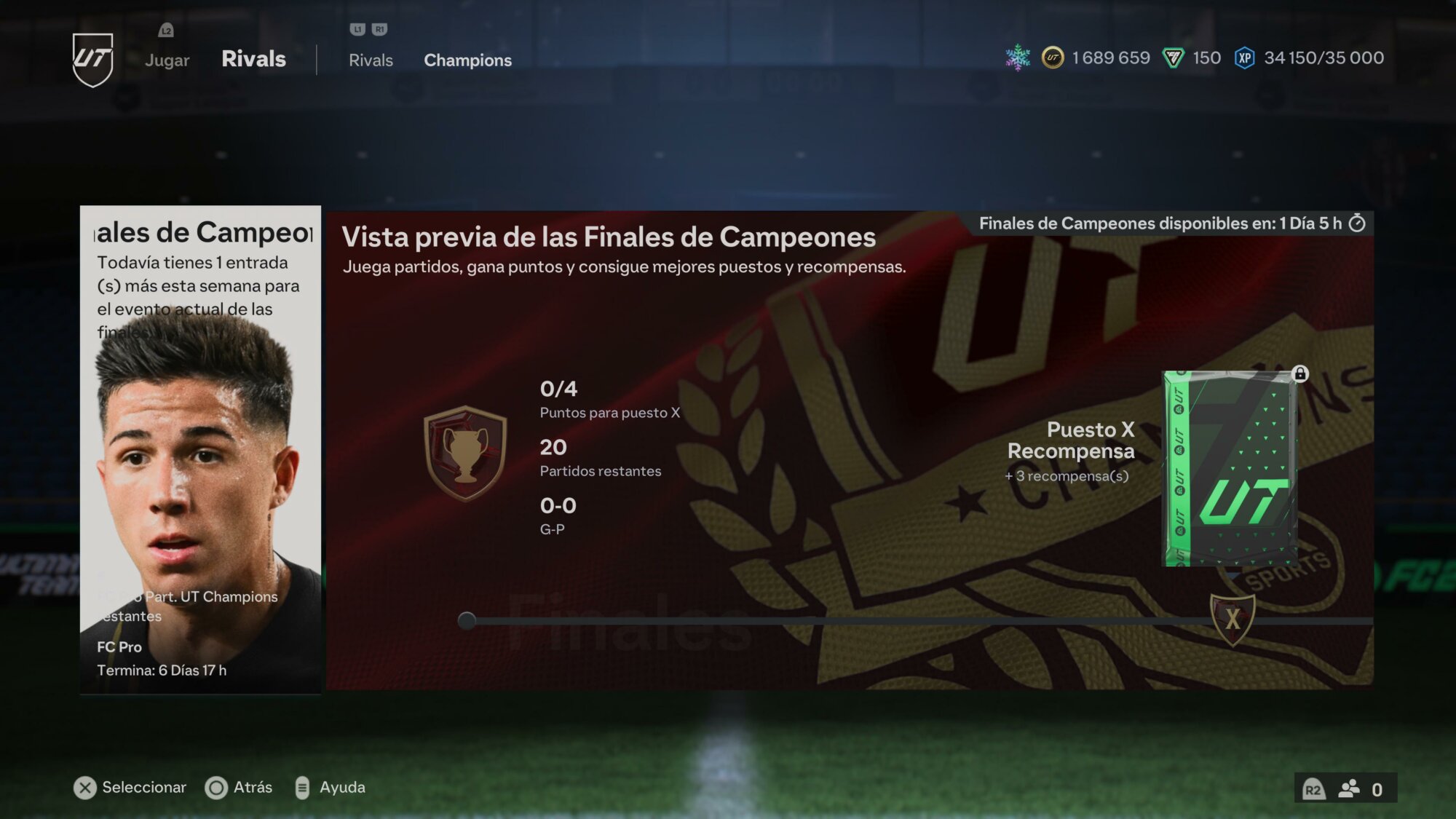Switch to the Rivals sub-tab
The width and height of the screenshot is (1456, 819).
371,60
